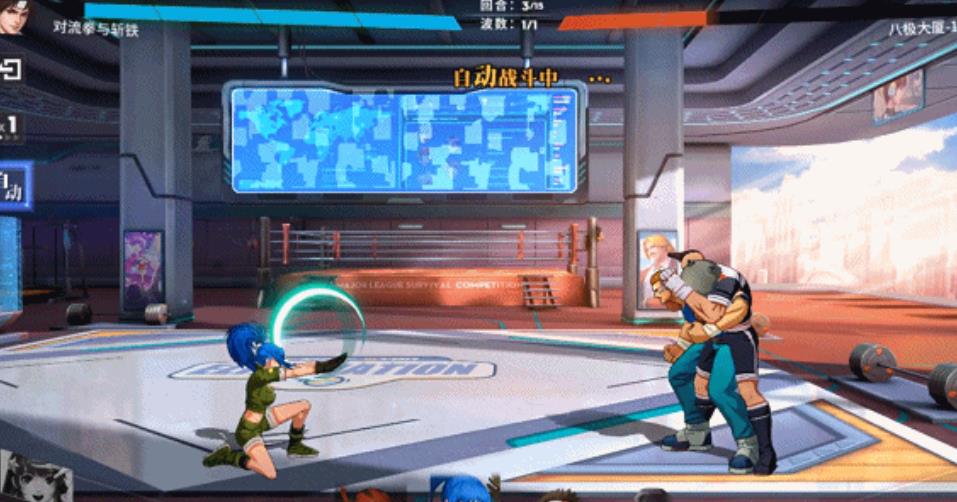Toggle the auto battle (自动) button

(x=12, y=186)
